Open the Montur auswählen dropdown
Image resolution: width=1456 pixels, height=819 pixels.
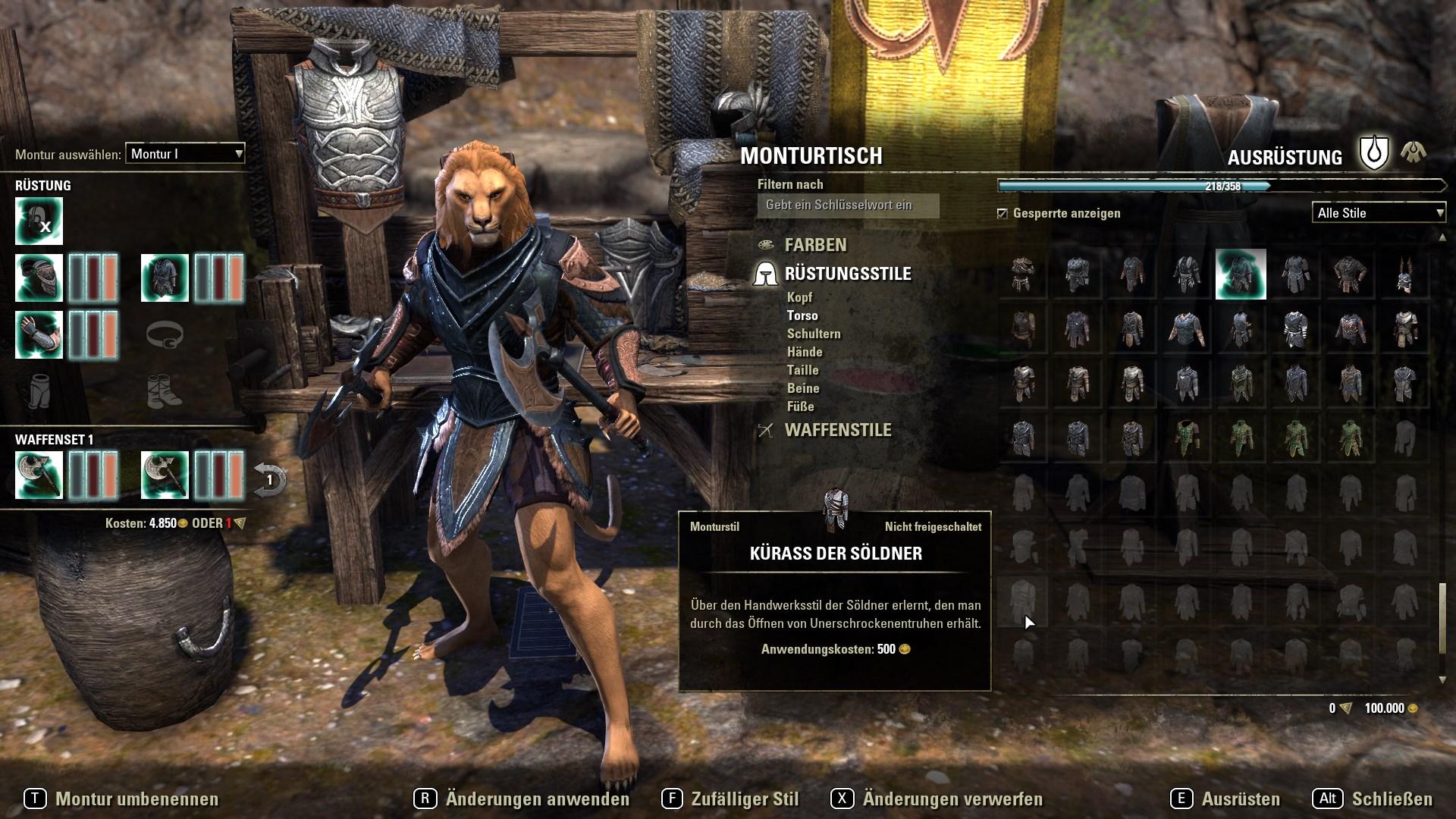(x=184, y=153)
